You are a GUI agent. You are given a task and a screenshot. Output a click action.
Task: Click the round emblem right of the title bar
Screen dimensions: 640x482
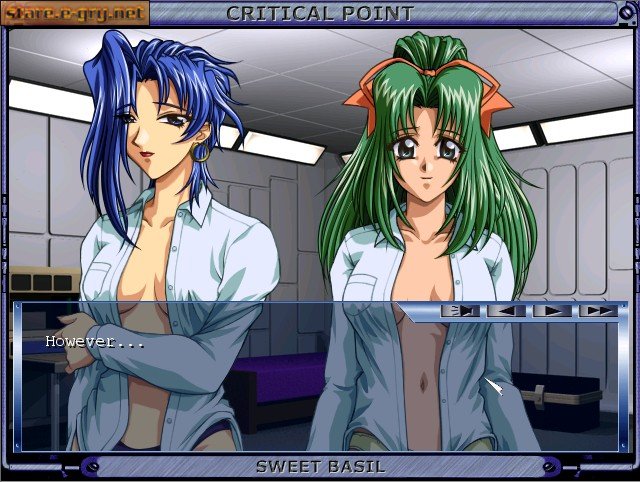click(x=628, y=13)
